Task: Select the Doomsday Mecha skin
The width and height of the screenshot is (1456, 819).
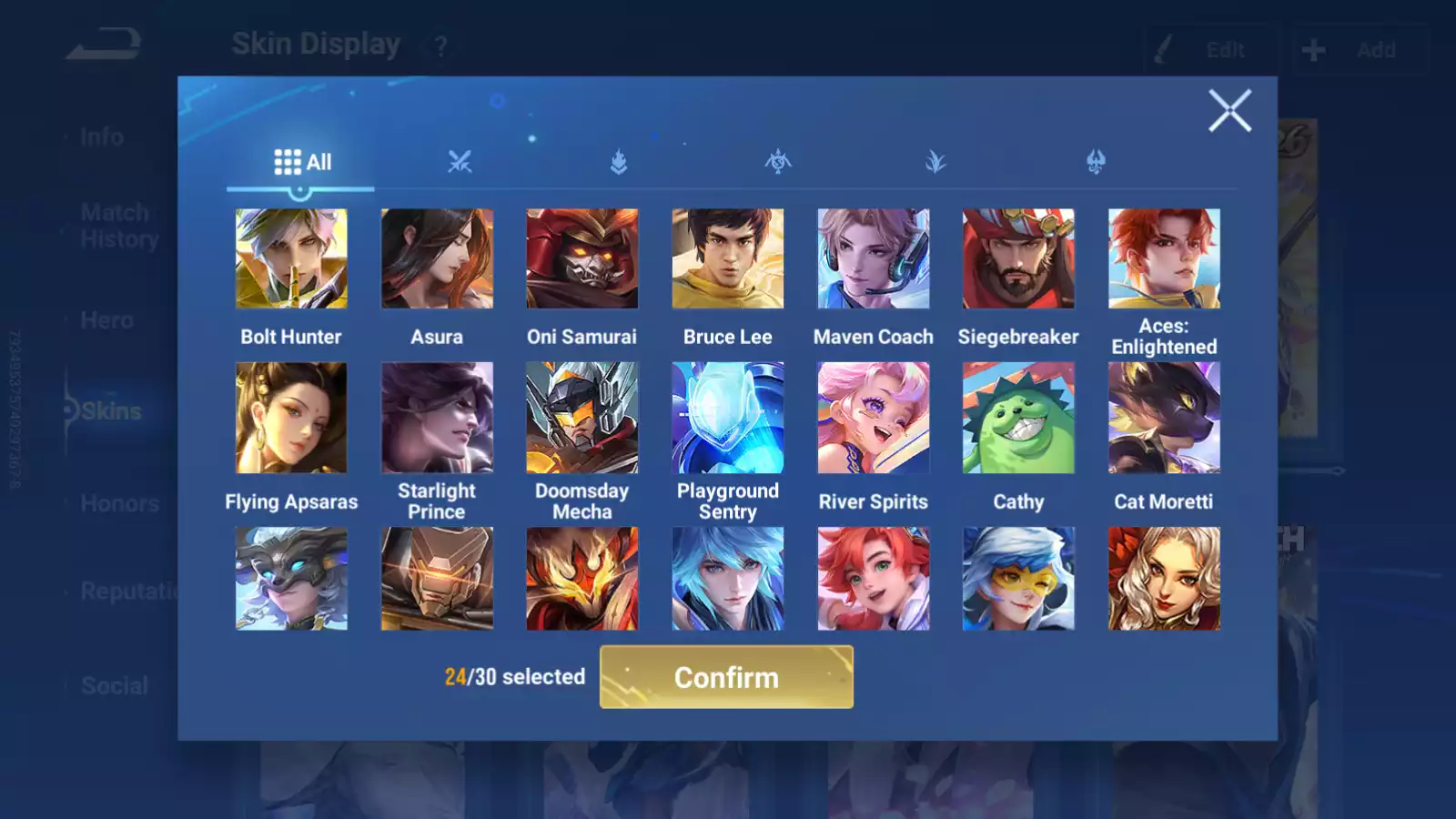Action: tap(582, 419)
